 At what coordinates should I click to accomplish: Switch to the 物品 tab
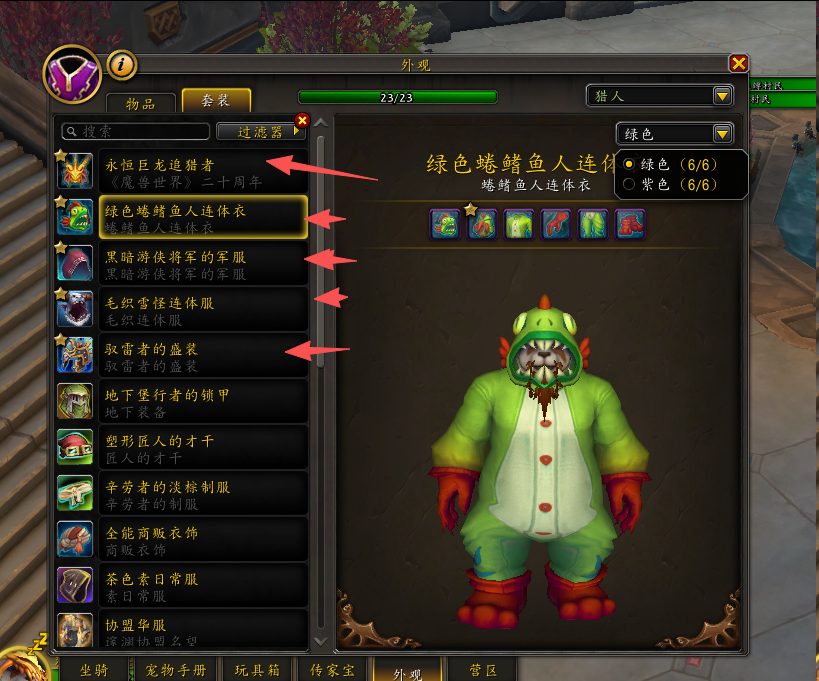tap(140, 102)
